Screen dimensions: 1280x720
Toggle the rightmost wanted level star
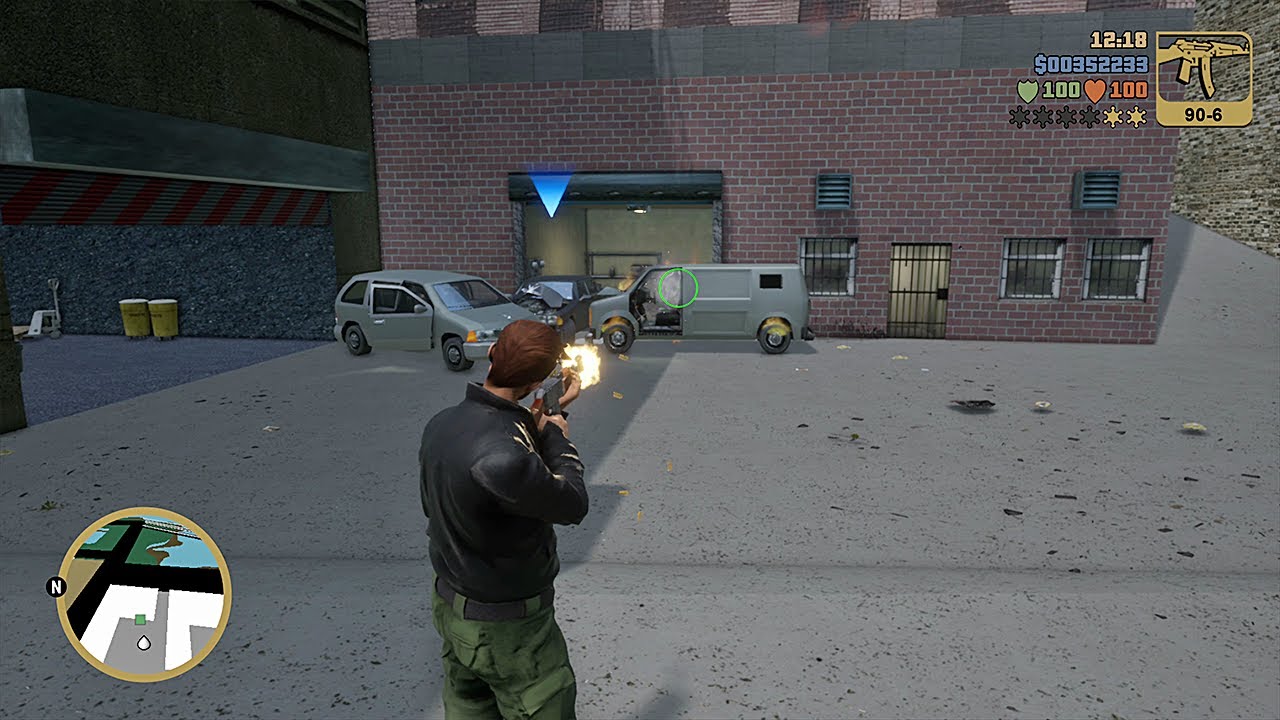tap(1136, 116)
